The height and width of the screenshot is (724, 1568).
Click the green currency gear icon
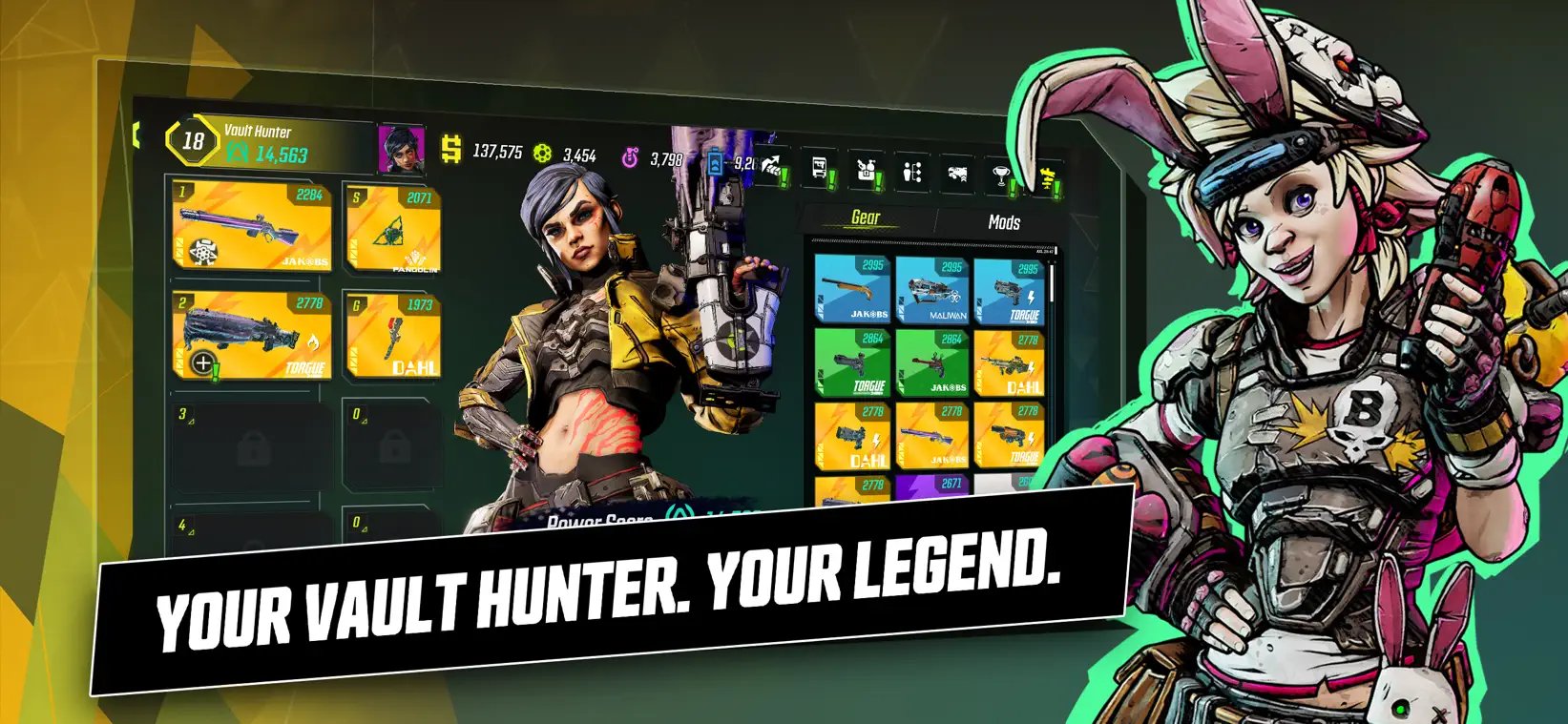(x=542, y=153)
